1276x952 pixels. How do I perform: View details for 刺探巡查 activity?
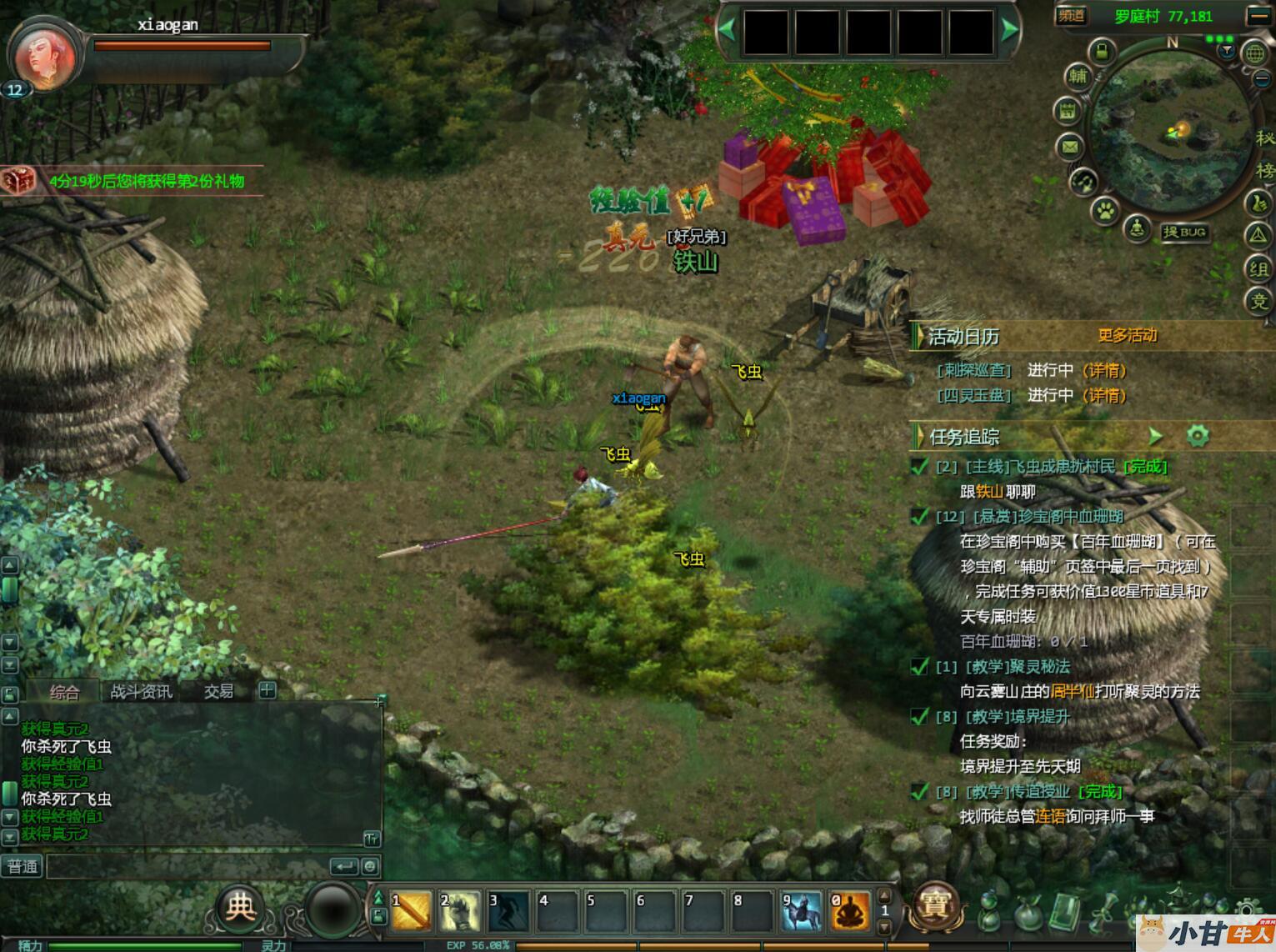point(1104,371)
